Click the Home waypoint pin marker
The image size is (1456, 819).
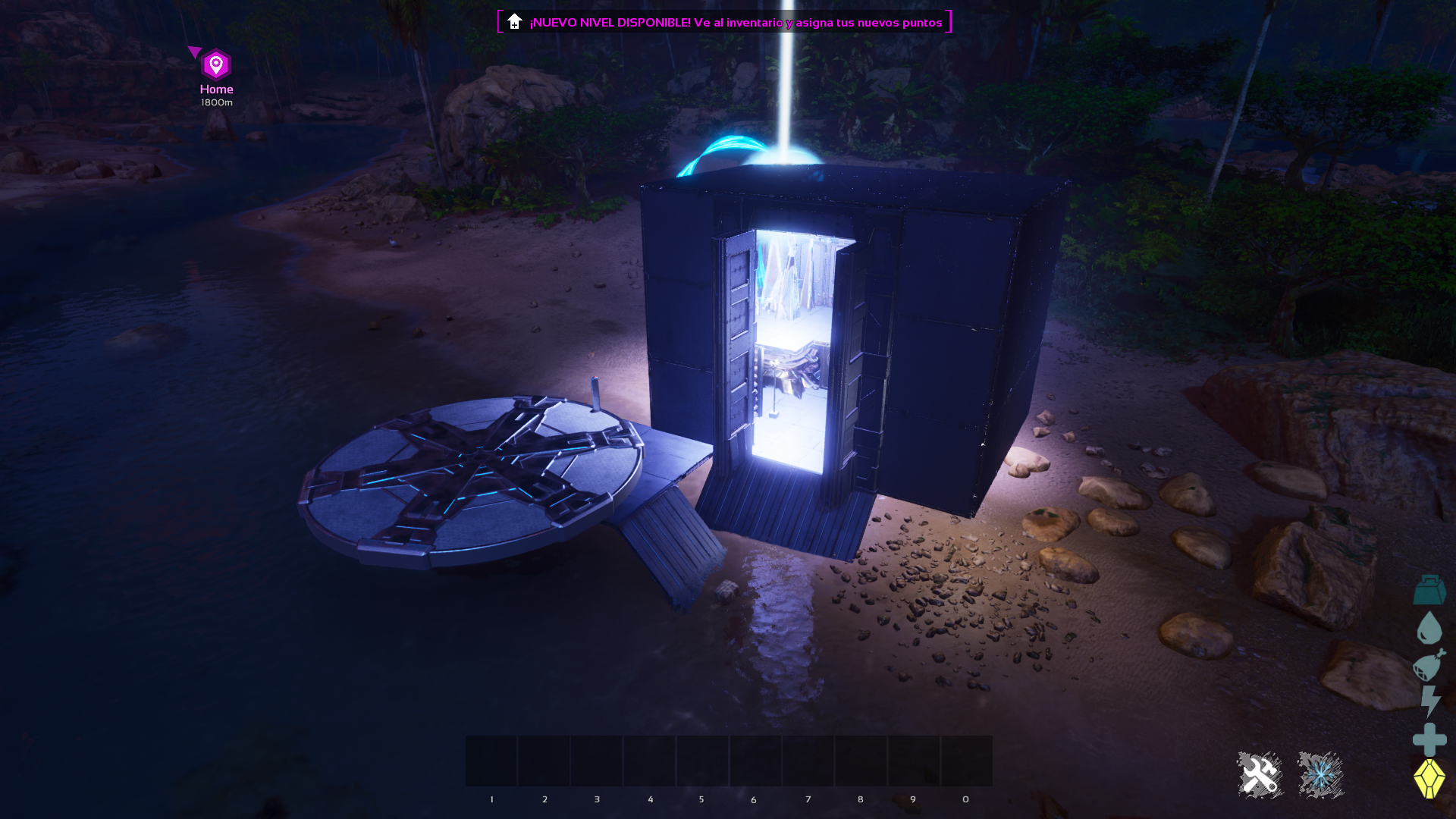point(215,64)
